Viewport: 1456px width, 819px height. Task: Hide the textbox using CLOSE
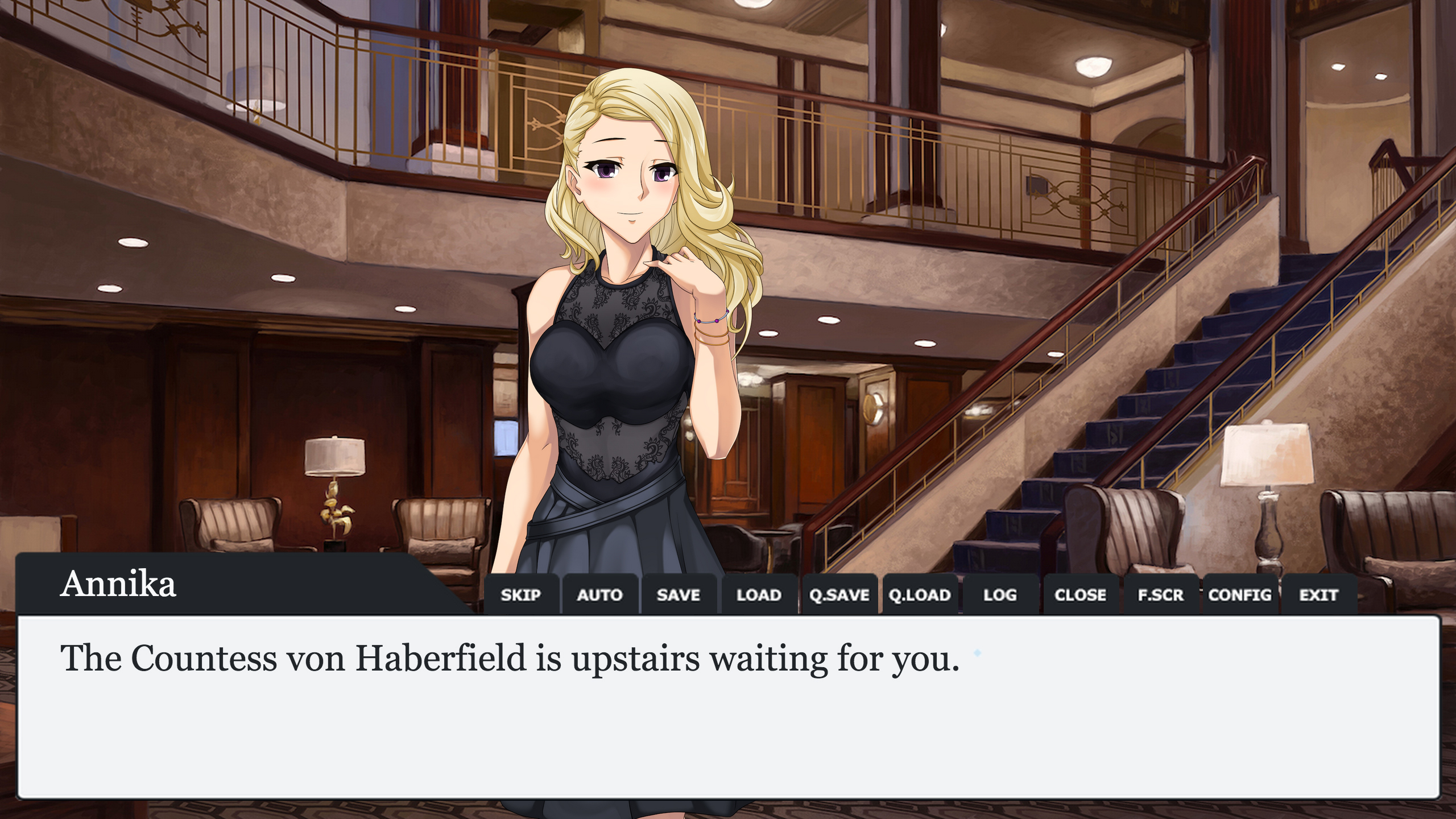[x=1080, y=595]
